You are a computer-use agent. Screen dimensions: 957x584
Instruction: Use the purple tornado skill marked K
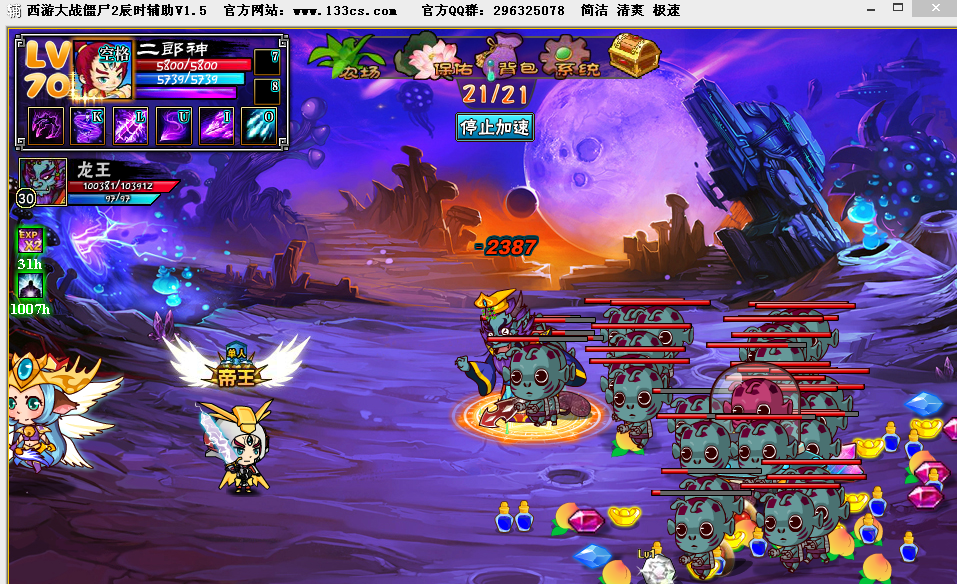(87, 126)
